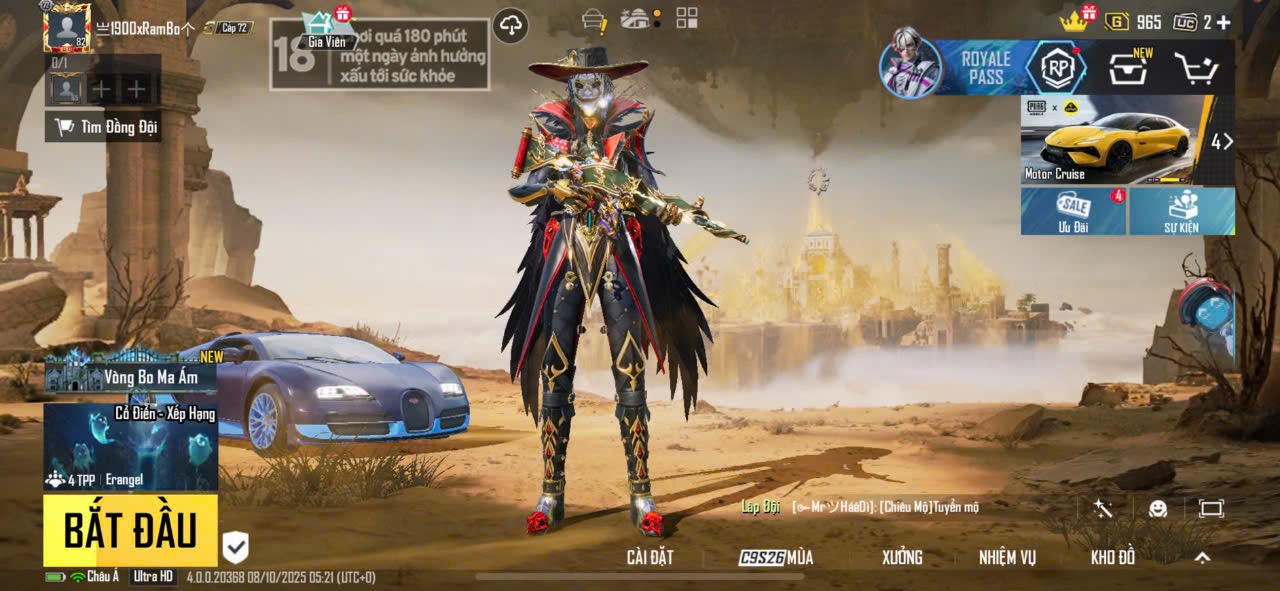The height and width of the screenshot is (591, 1280).
Task: Open the emote smiley face icon
Action: [x=1158, y=508]
